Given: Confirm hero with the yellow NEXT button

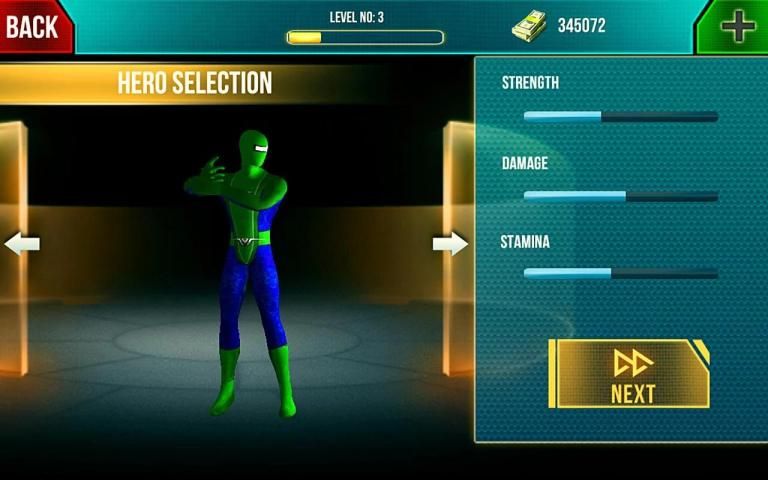Looking at the screenshot, I should (631, 374).
